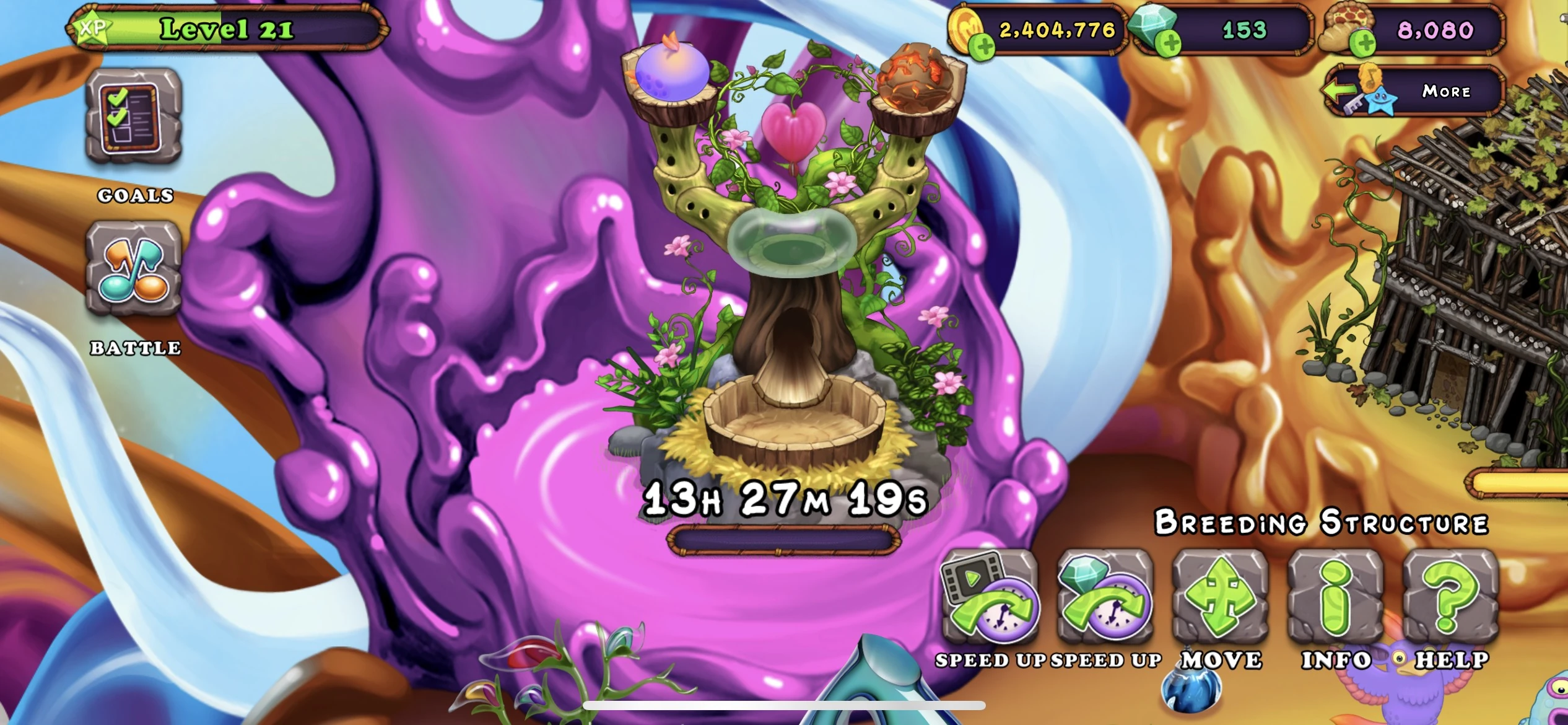The width and height of the screenshot is (1568, 725).
Task: Select the lava rock egg on the right nest
Action: click(x=913, y=74)
